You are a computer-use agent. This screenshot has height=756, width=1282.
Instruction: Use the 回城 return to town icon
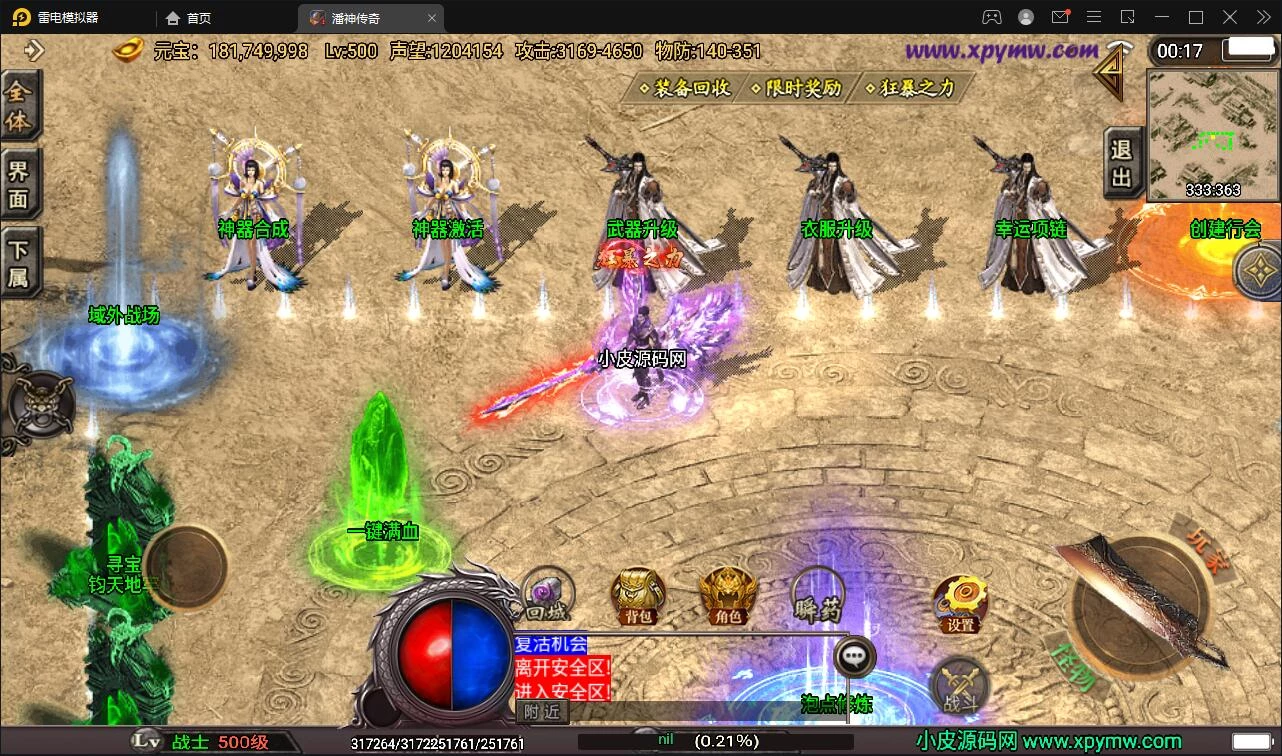coord(548,596)
